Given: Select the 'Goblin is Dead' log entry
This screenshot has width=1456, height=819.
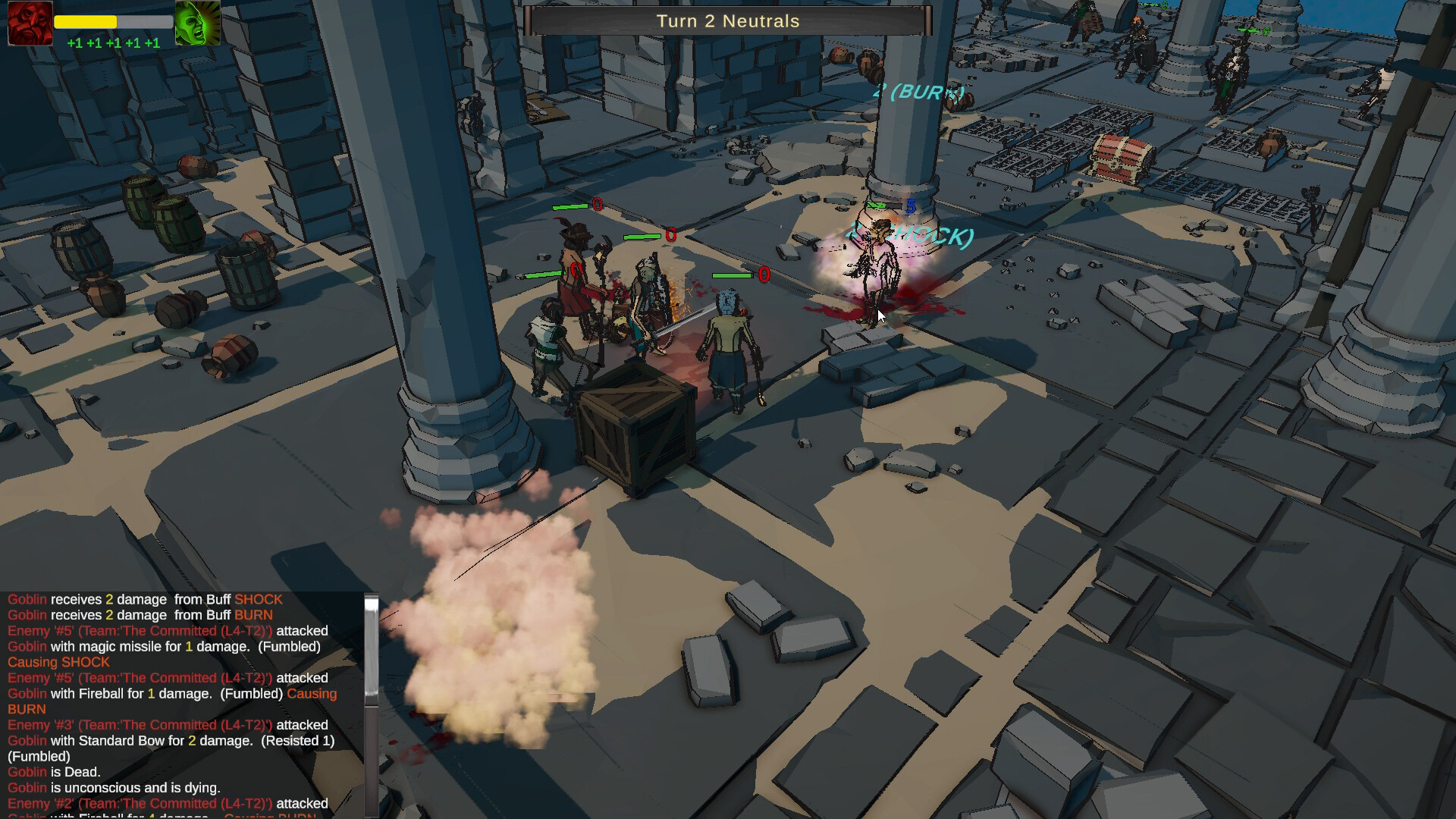Looking at the screenshot, I should (53, 771).
